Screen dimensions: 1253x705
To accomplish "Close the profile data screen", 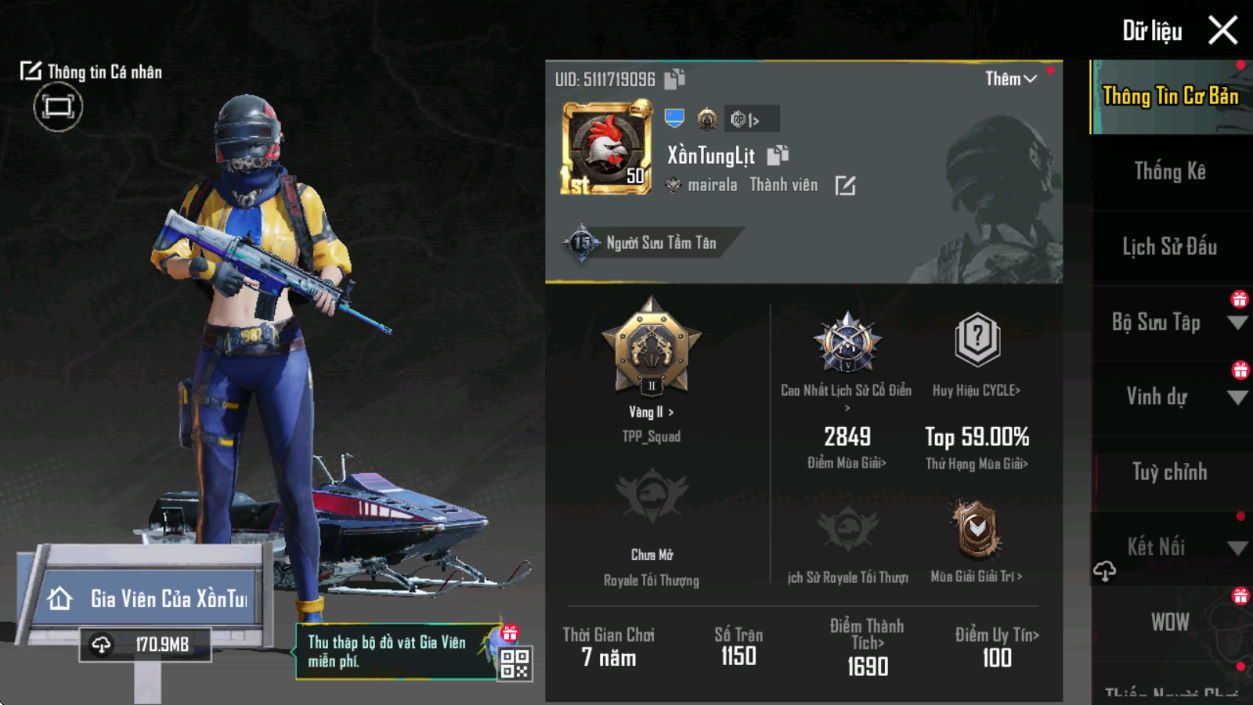I will pyautogui.click(x=1222, y=31).
